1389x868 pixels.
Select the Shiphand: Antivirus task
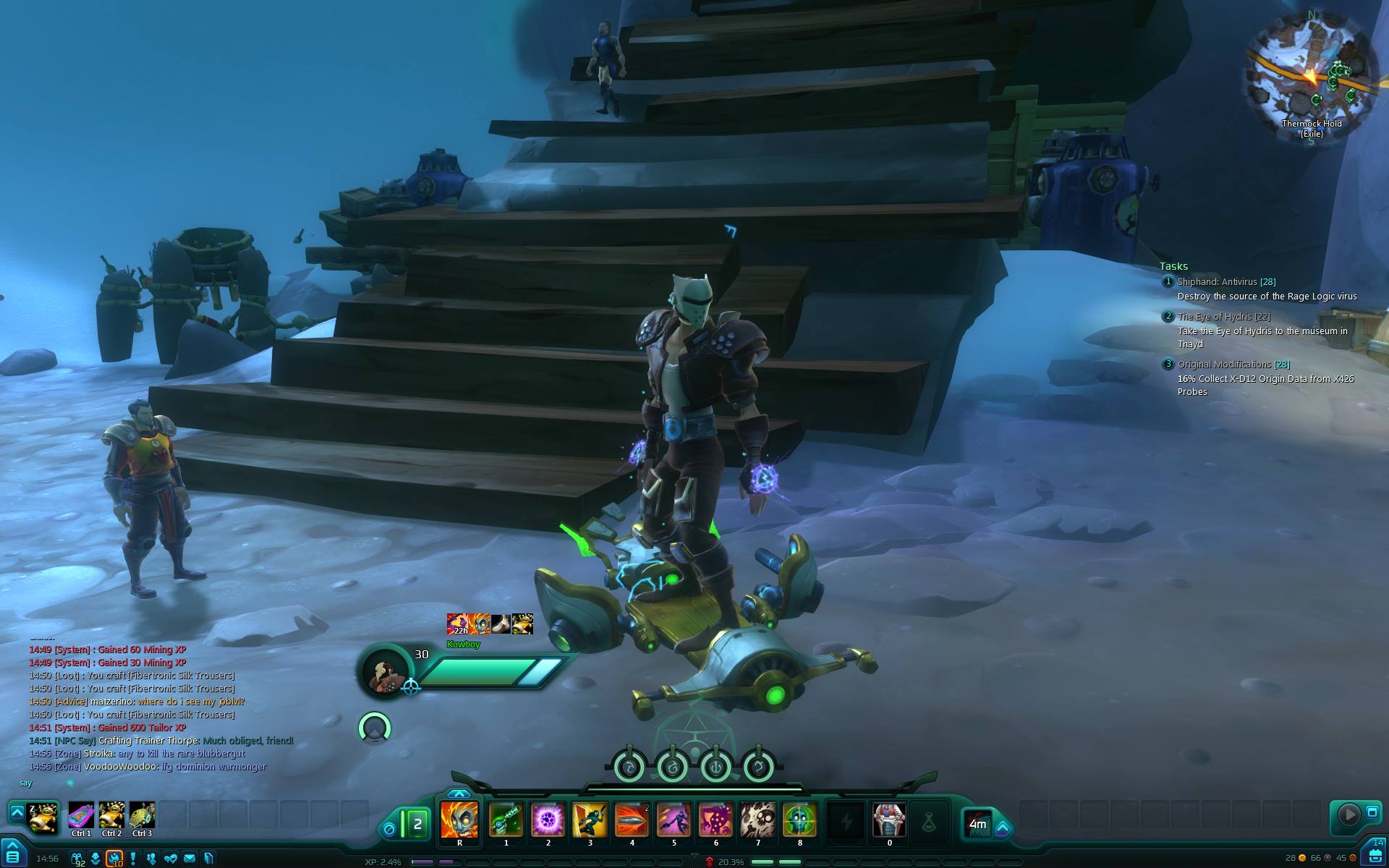tap(1218, 282)
